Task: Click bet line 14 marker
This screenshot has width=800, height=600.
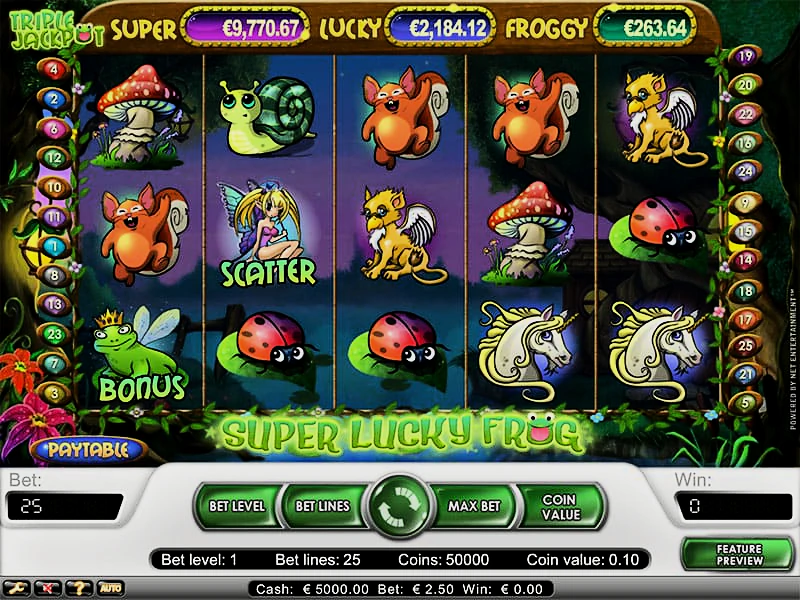Action: coord(744,259)
